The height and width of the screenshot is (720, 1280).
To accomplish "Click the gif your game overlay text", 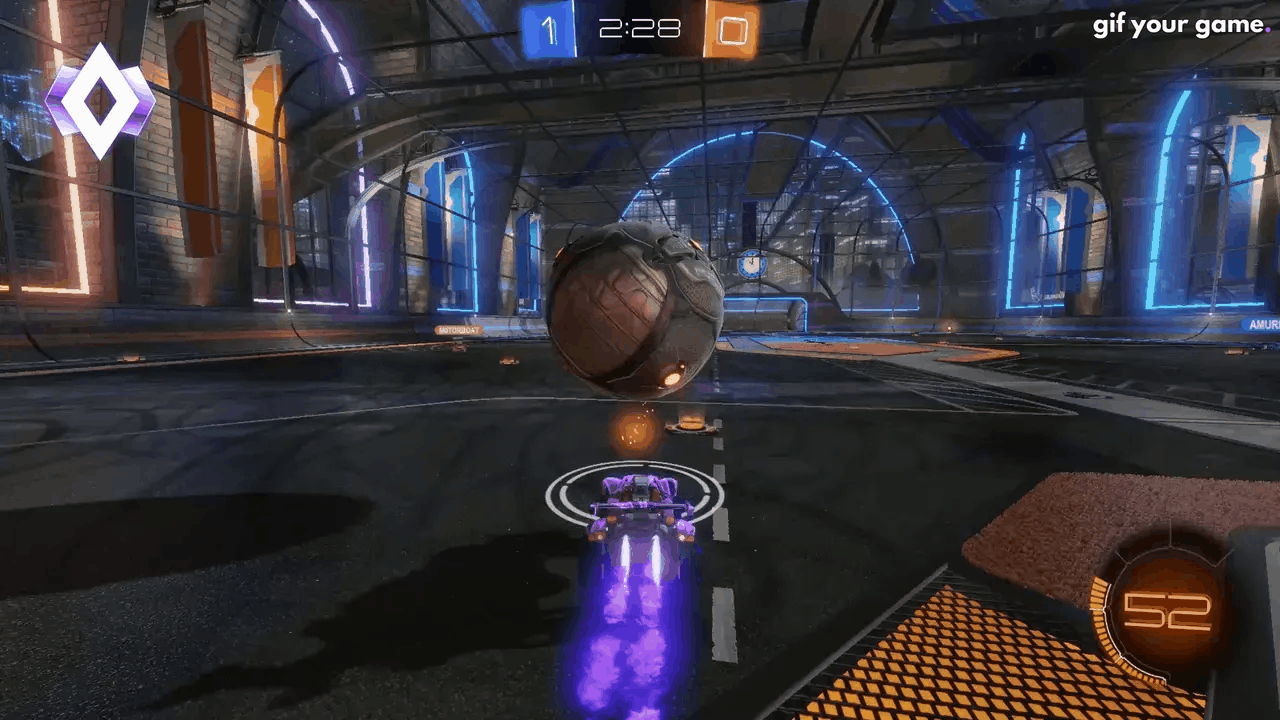I will [1180, 24].
